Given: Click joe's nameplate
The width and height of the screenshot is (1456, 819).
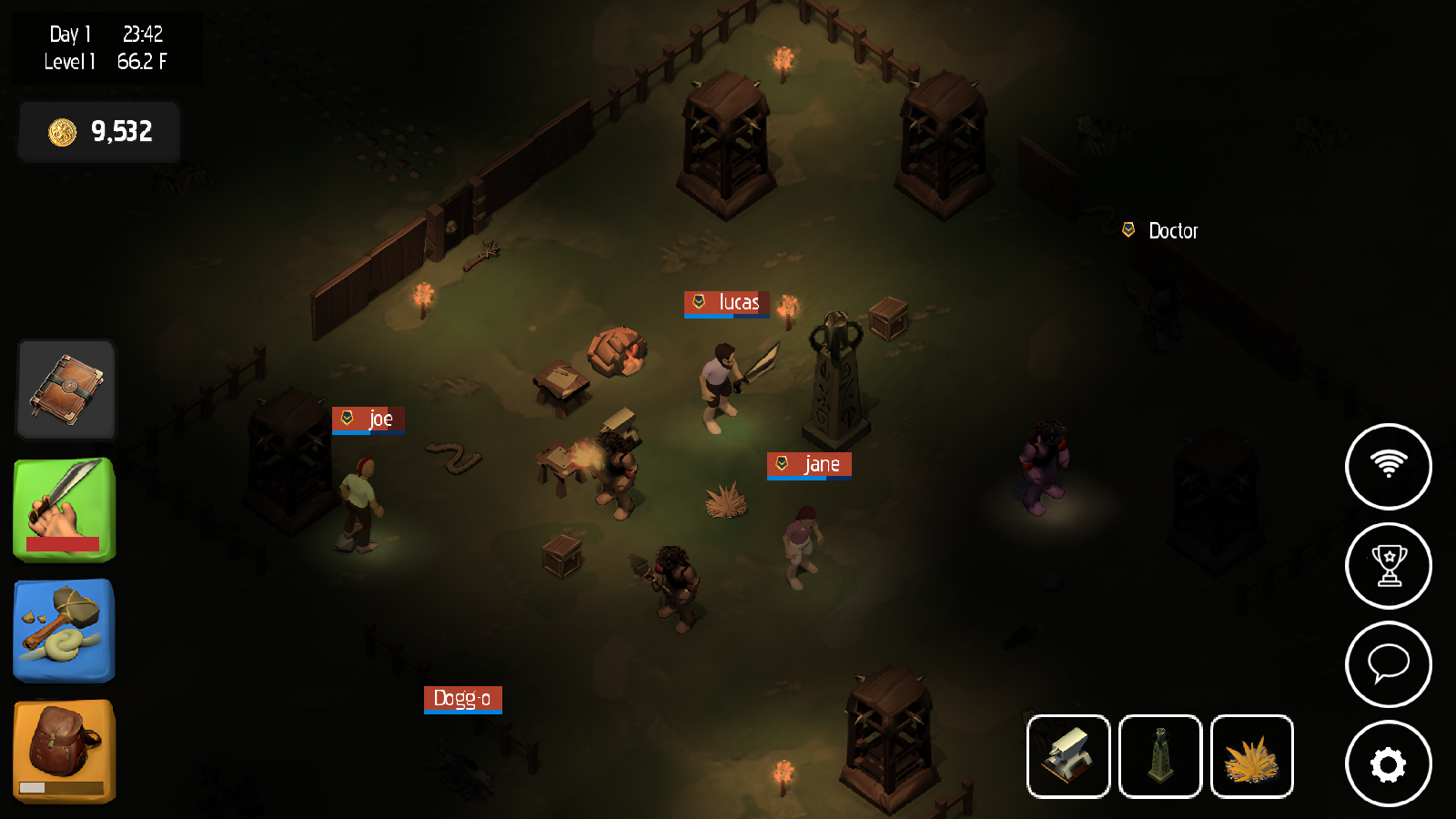Looking at the screenshot, I should point(369,420).
